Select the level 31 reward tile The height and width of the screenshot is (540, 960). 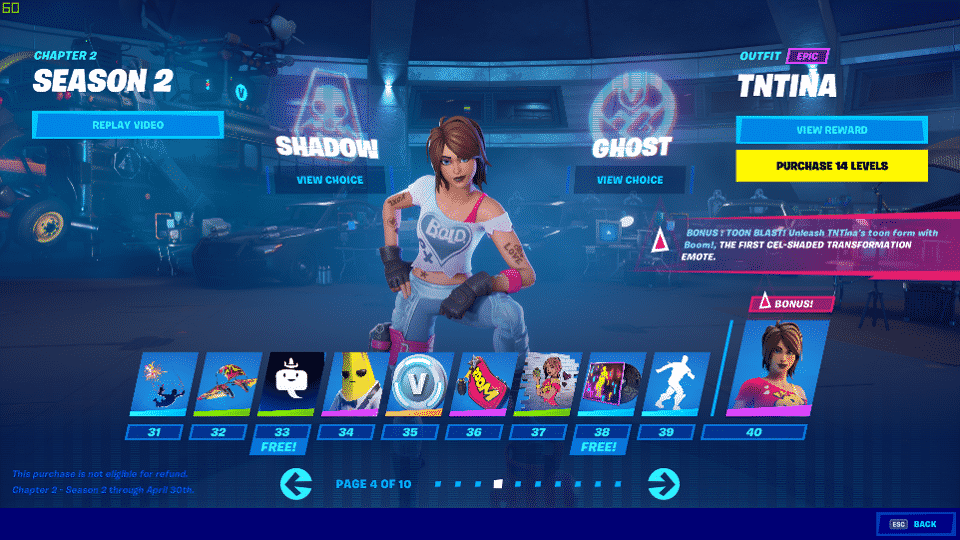pos(161,383)
